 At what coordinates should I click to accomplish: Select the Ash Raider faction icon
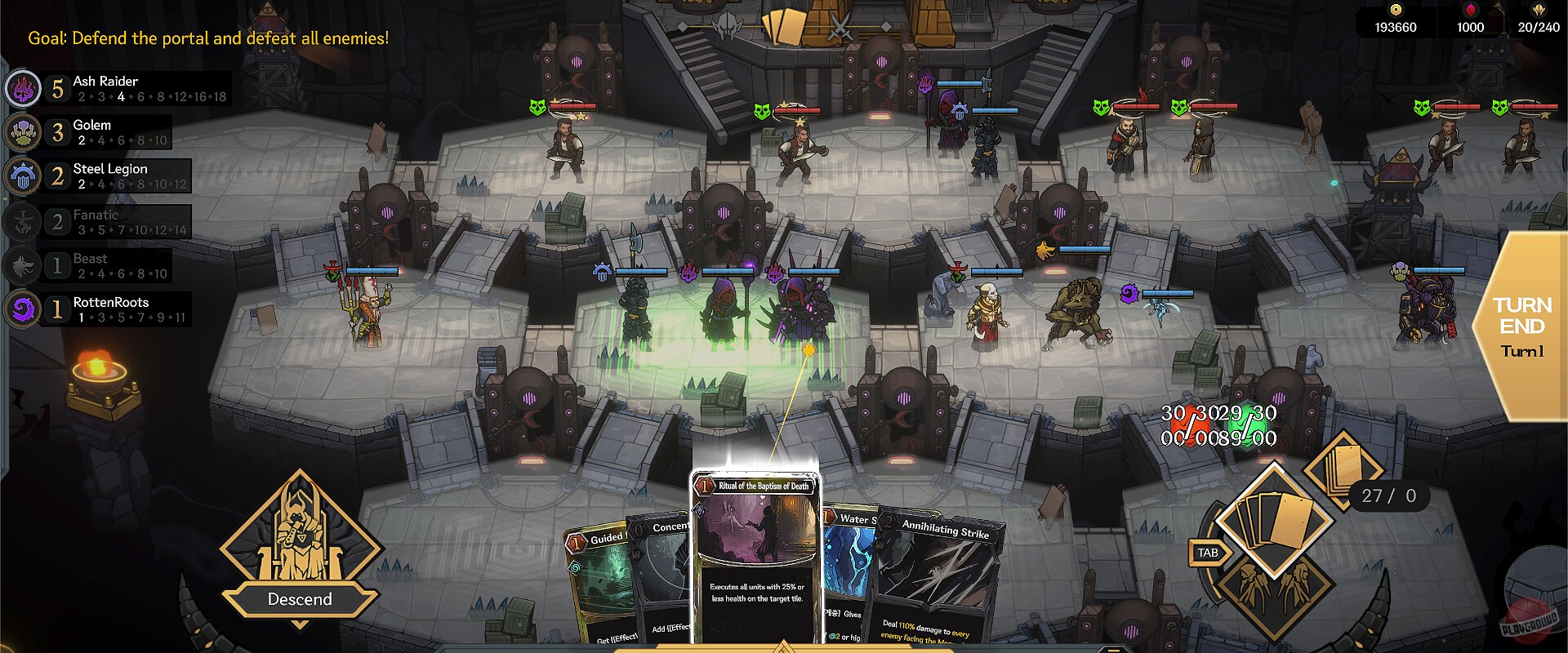click(x=23, y=87)
